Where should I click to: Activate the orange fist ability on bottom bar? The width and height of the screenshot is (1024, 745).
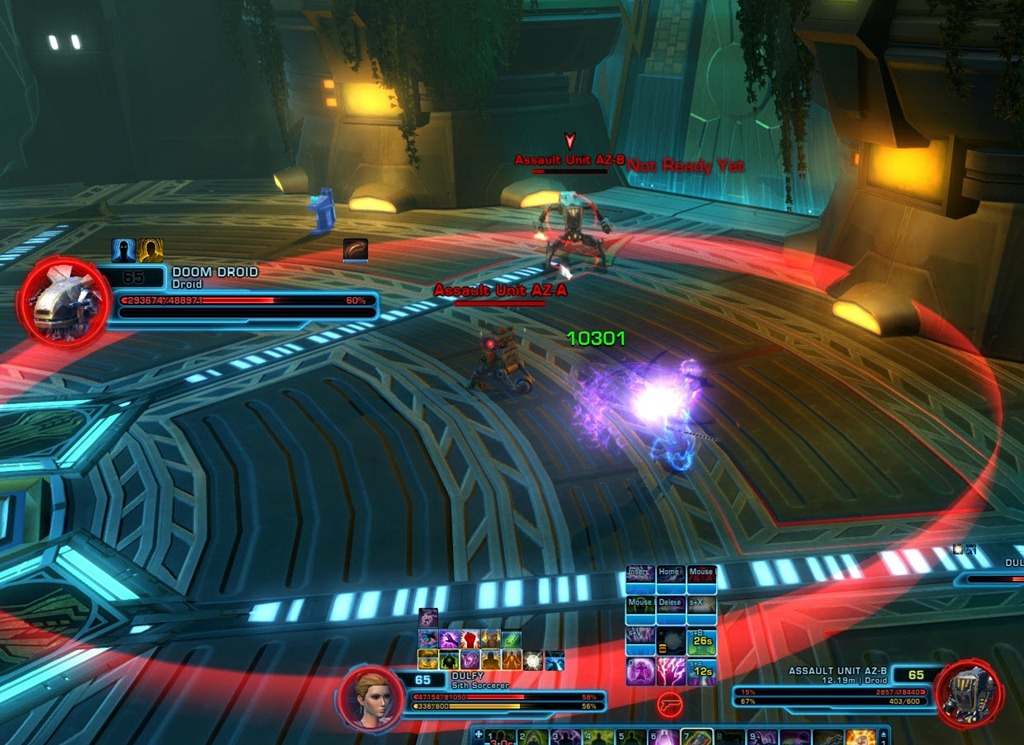tap(860, 738)
